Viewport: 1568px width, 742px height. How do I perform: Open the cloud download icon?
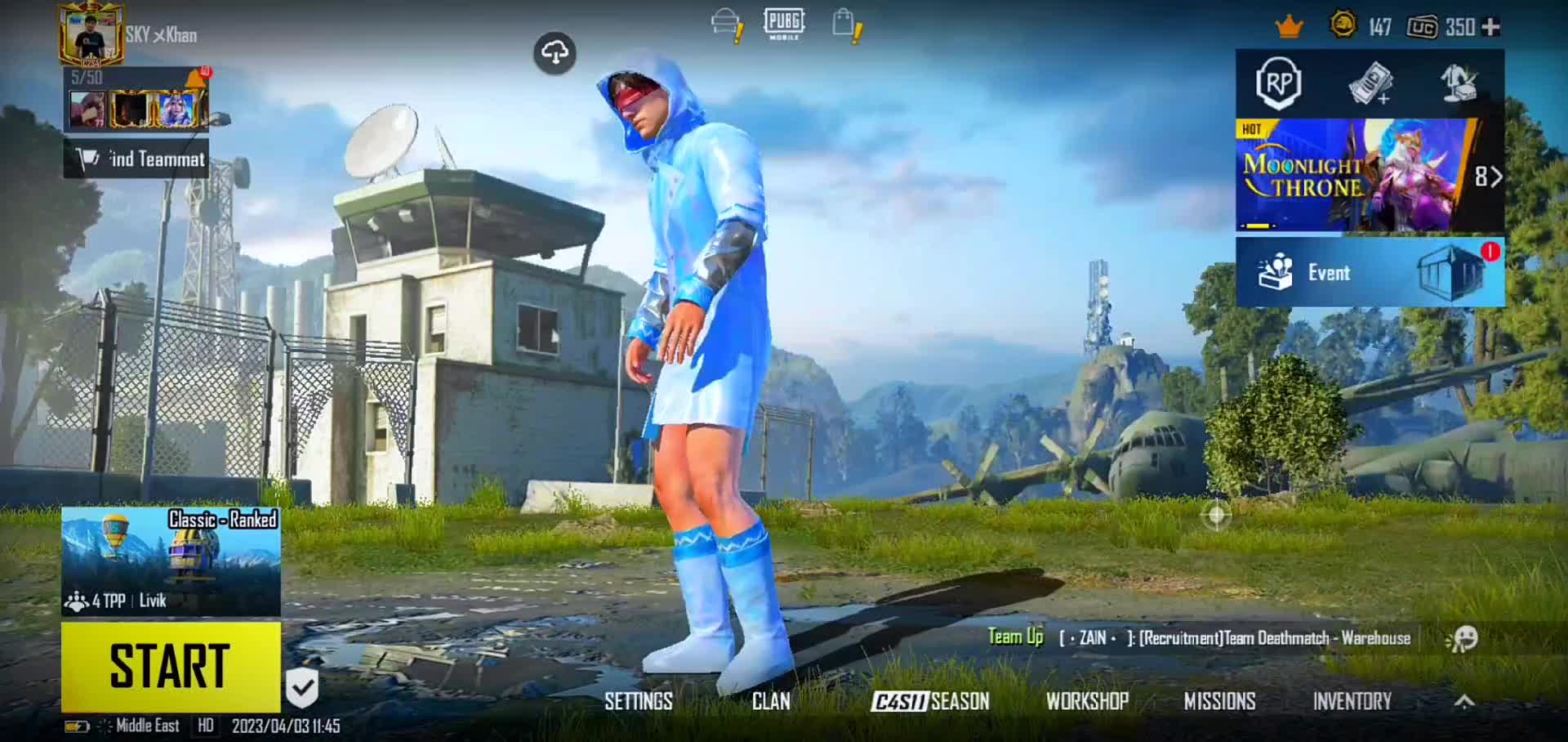pyautogui.click(x=555, y=53)
